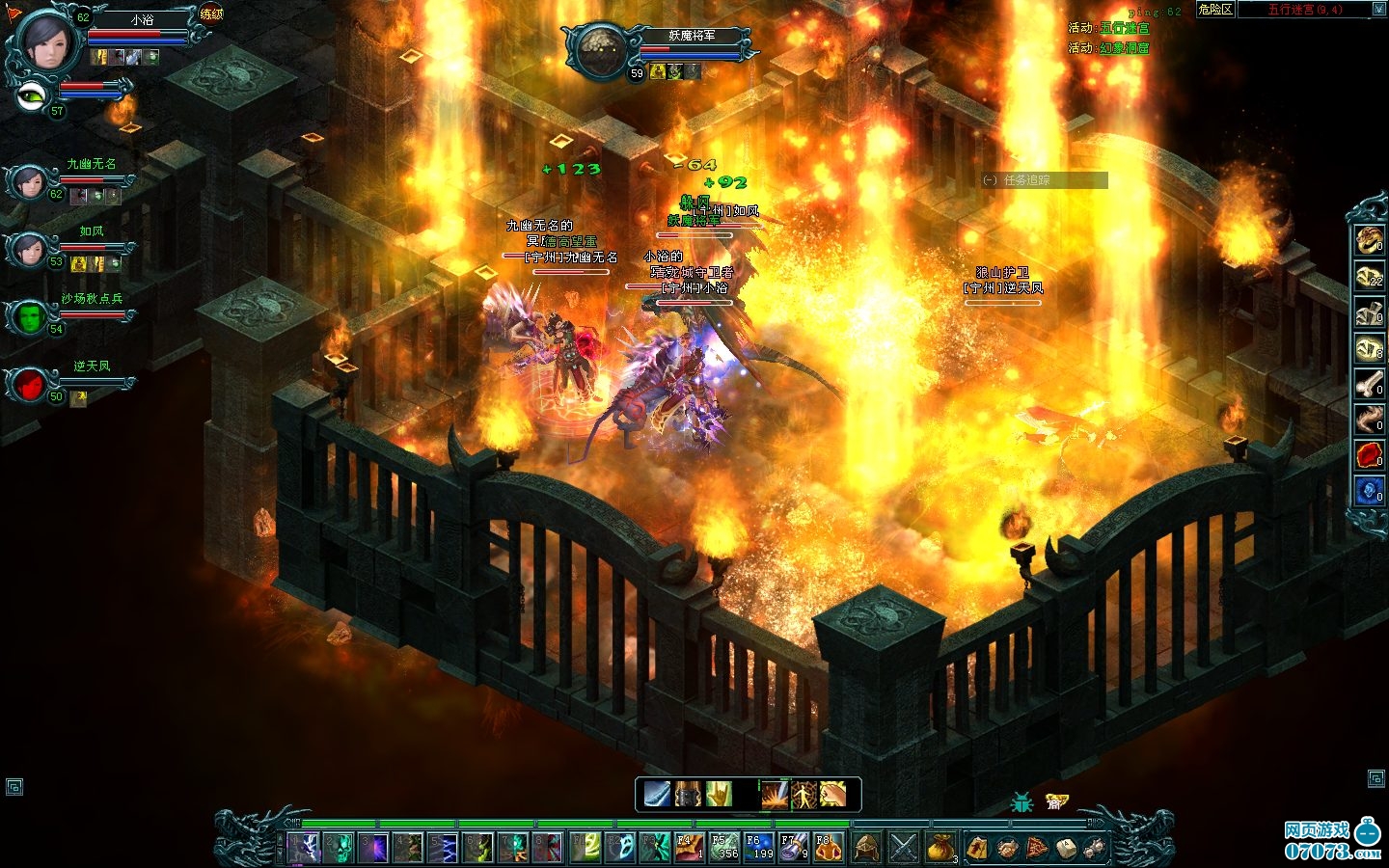Image resolution: width=1389 pixels, height=868 pixels.
Task: Open the gold money bag inventory
Action: click(940, 847)
